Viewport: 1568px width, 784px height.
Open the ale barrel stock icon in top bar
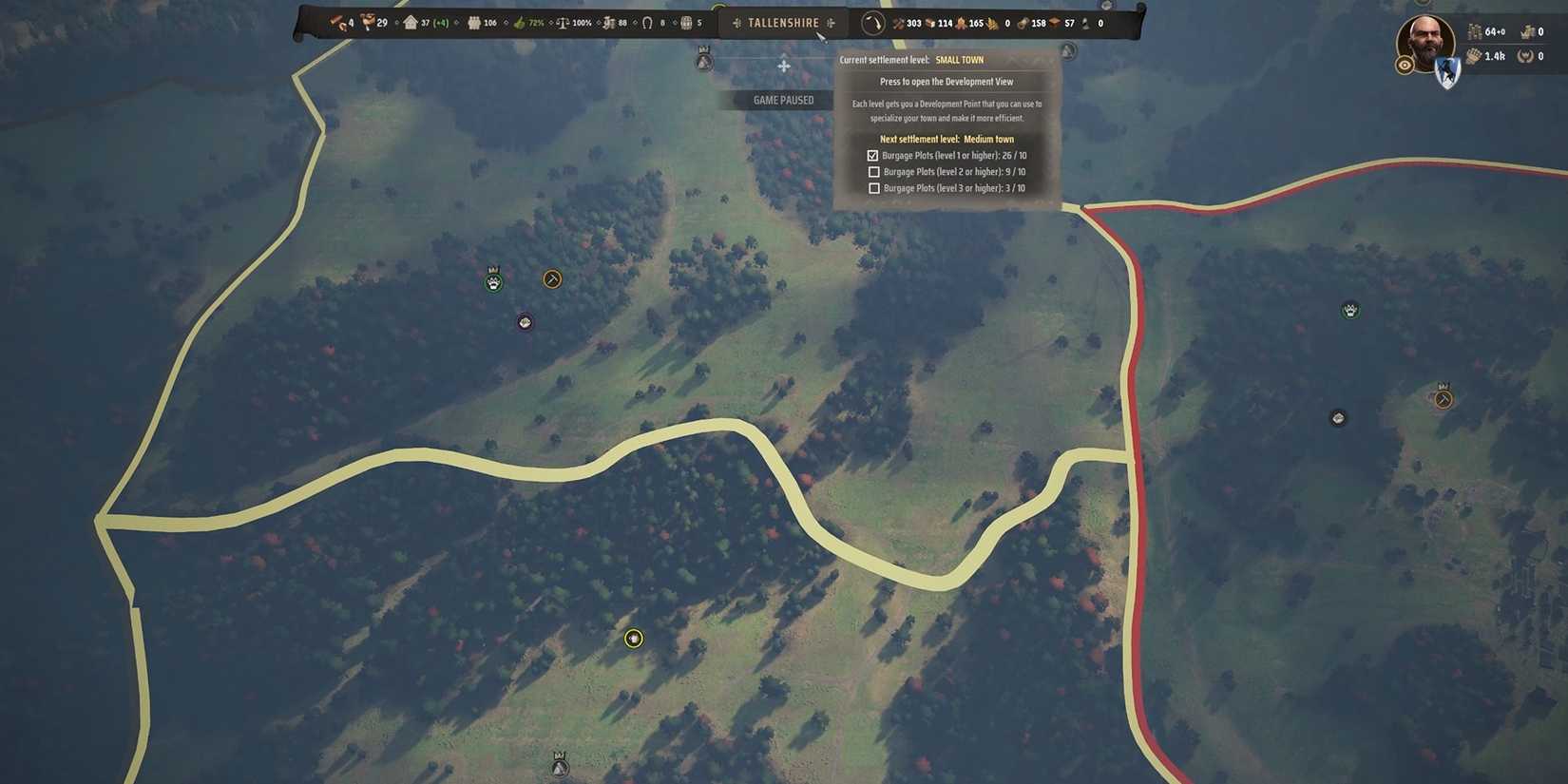[685, 22]
